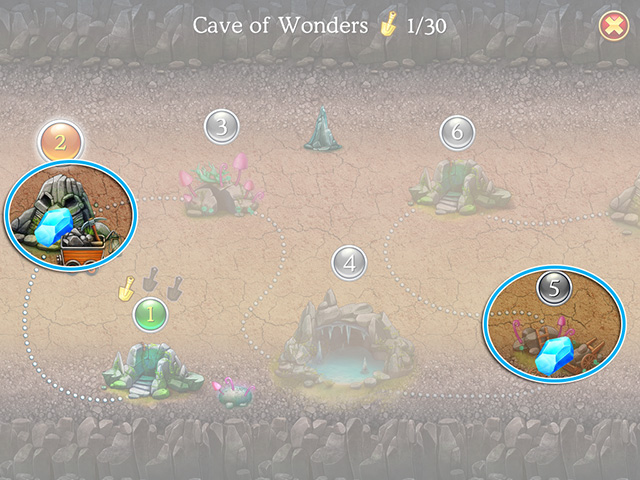Close the Cave of Wonders map
This screenshot has width=640, height=480.
point(611,27)
